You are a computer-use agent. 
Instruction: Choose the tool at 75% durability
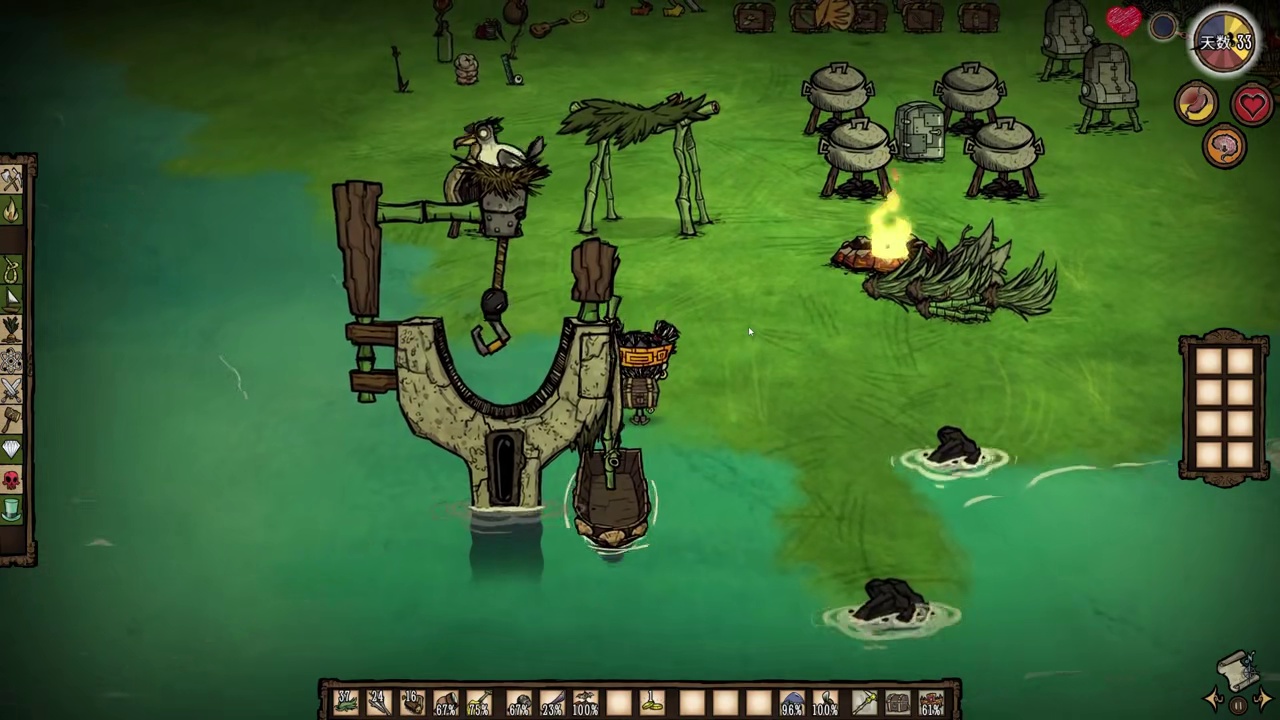pyautogui.click(x=480, y=703)
